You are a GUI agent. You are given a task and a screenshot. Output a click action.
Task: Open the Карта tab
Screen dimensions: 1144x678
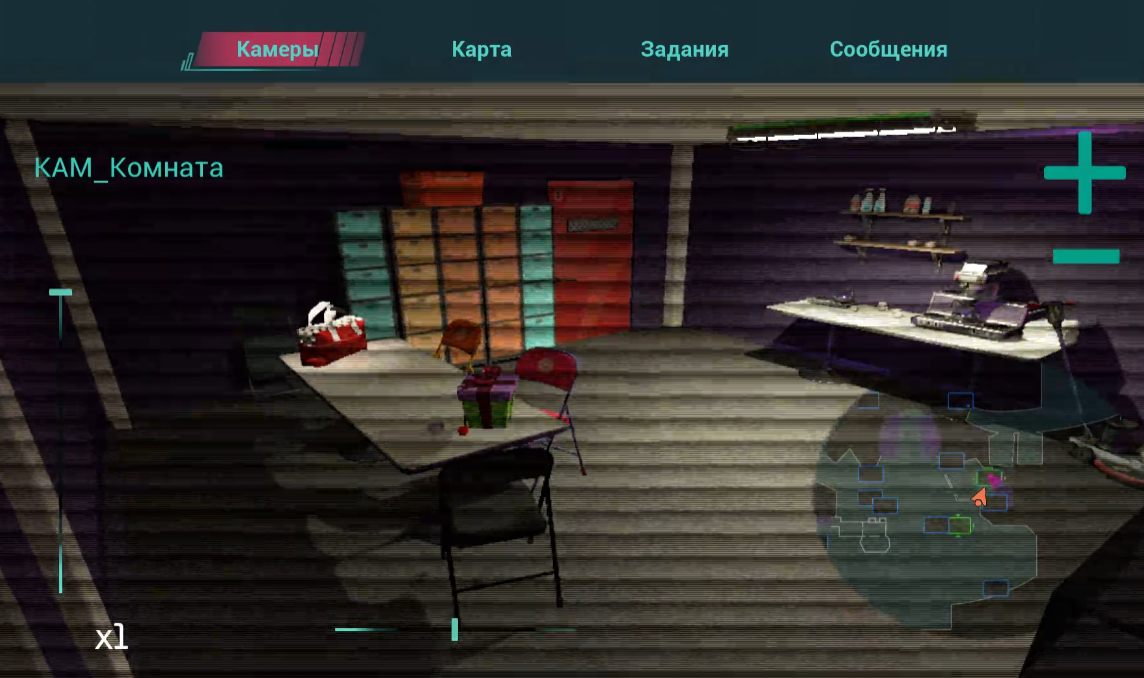click(x=481, y=49)
